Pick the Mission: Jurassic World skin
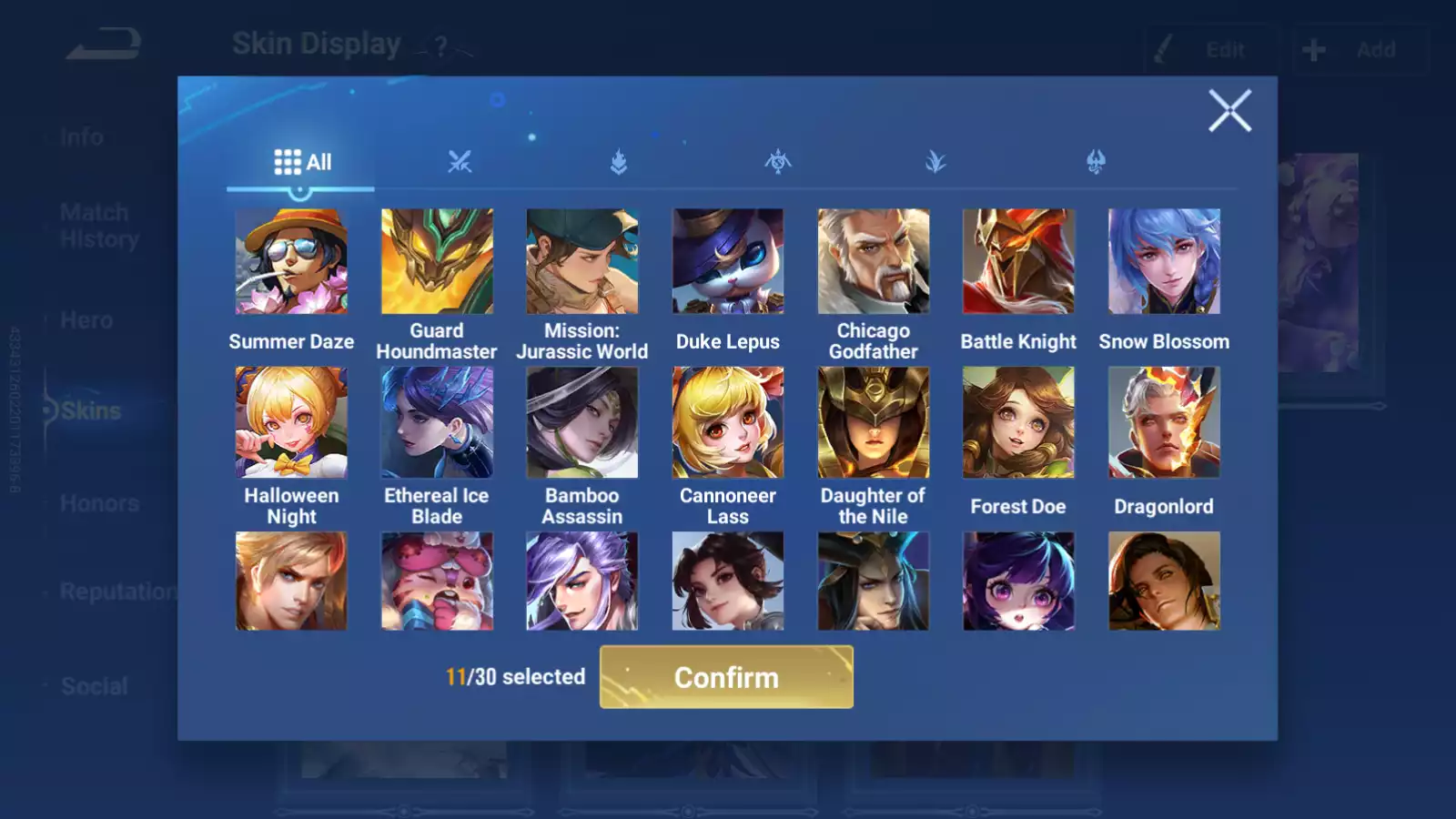 (582, 262)
